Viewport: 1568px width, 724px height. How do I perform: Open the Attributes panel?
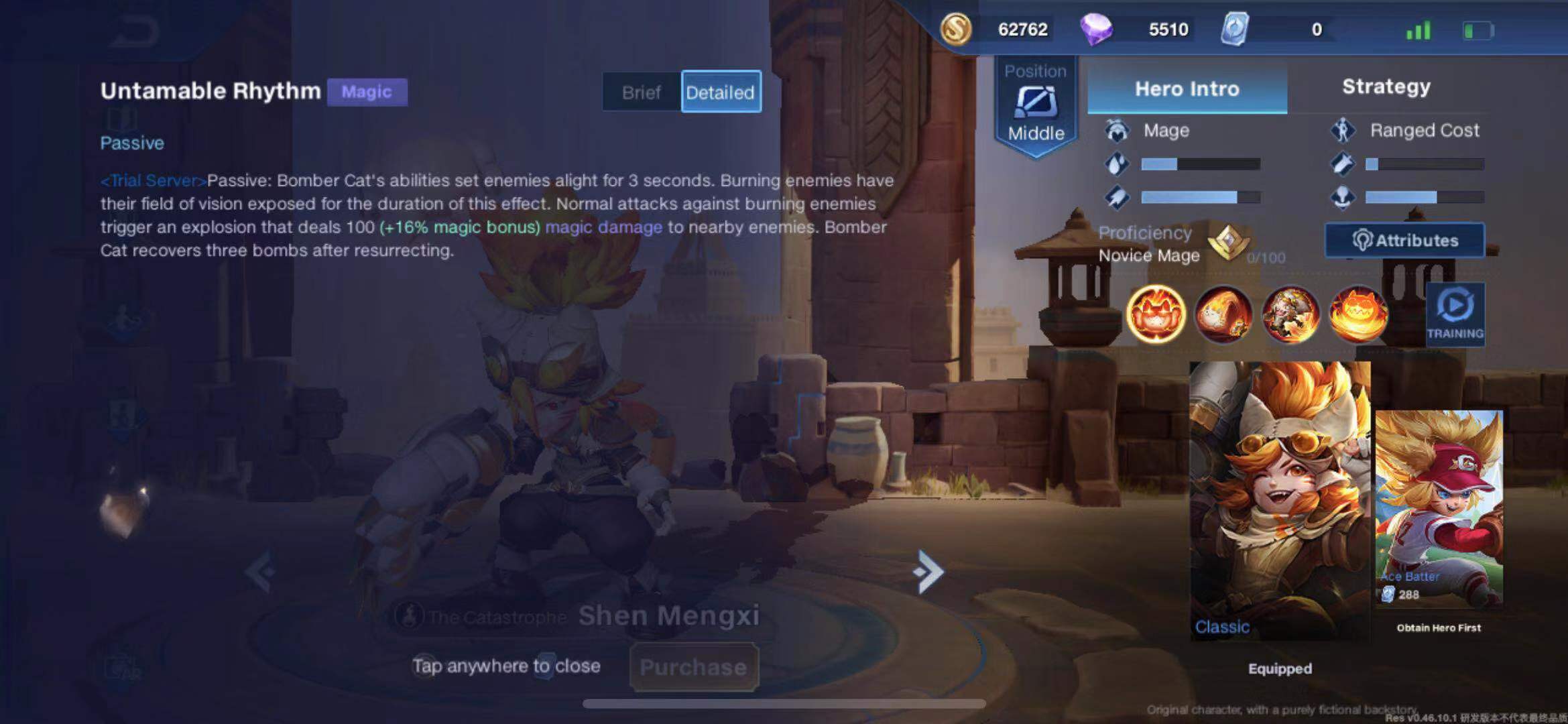(1404, 241)
